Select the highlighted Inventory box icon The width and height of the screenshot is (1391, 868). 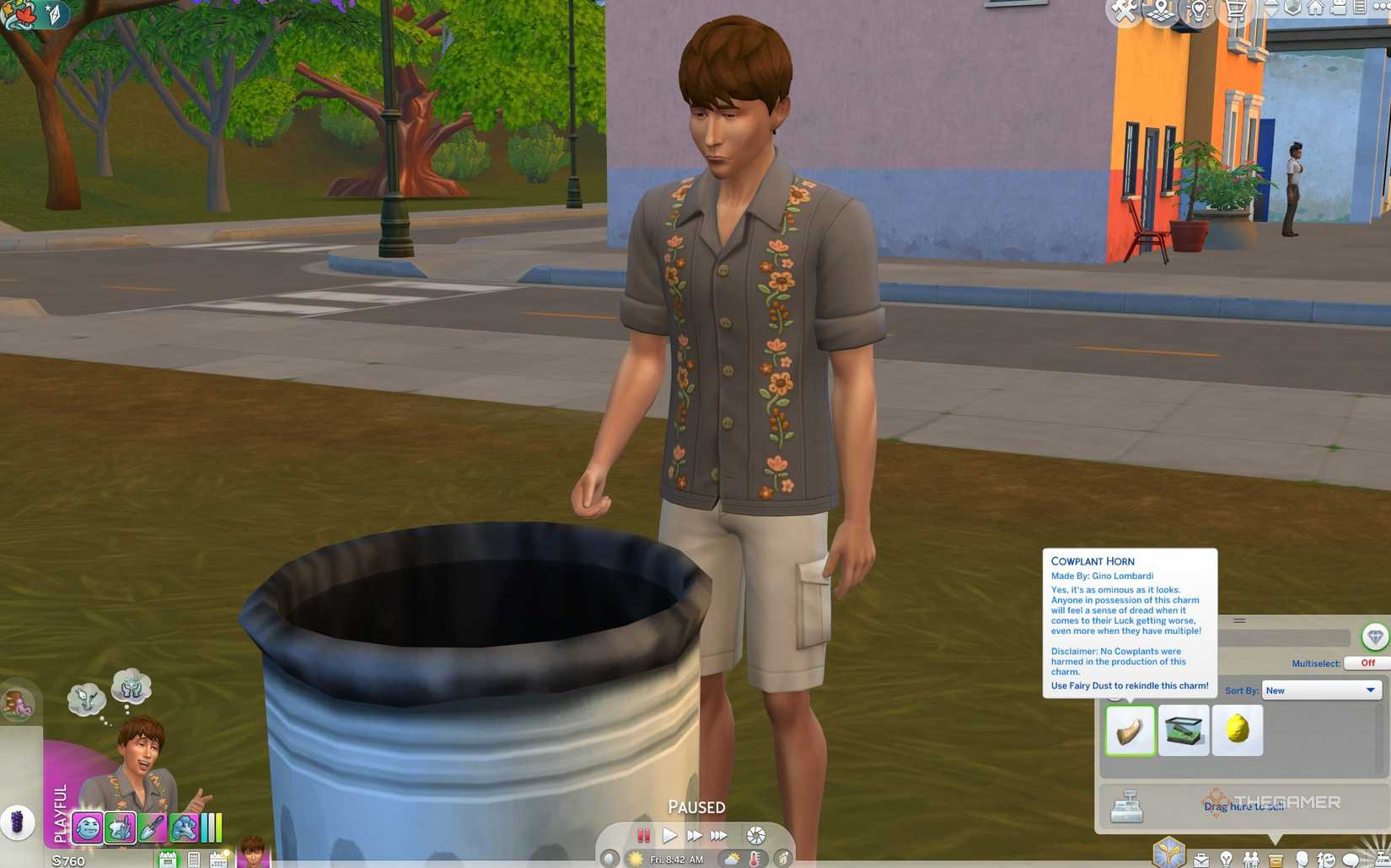1277,860
